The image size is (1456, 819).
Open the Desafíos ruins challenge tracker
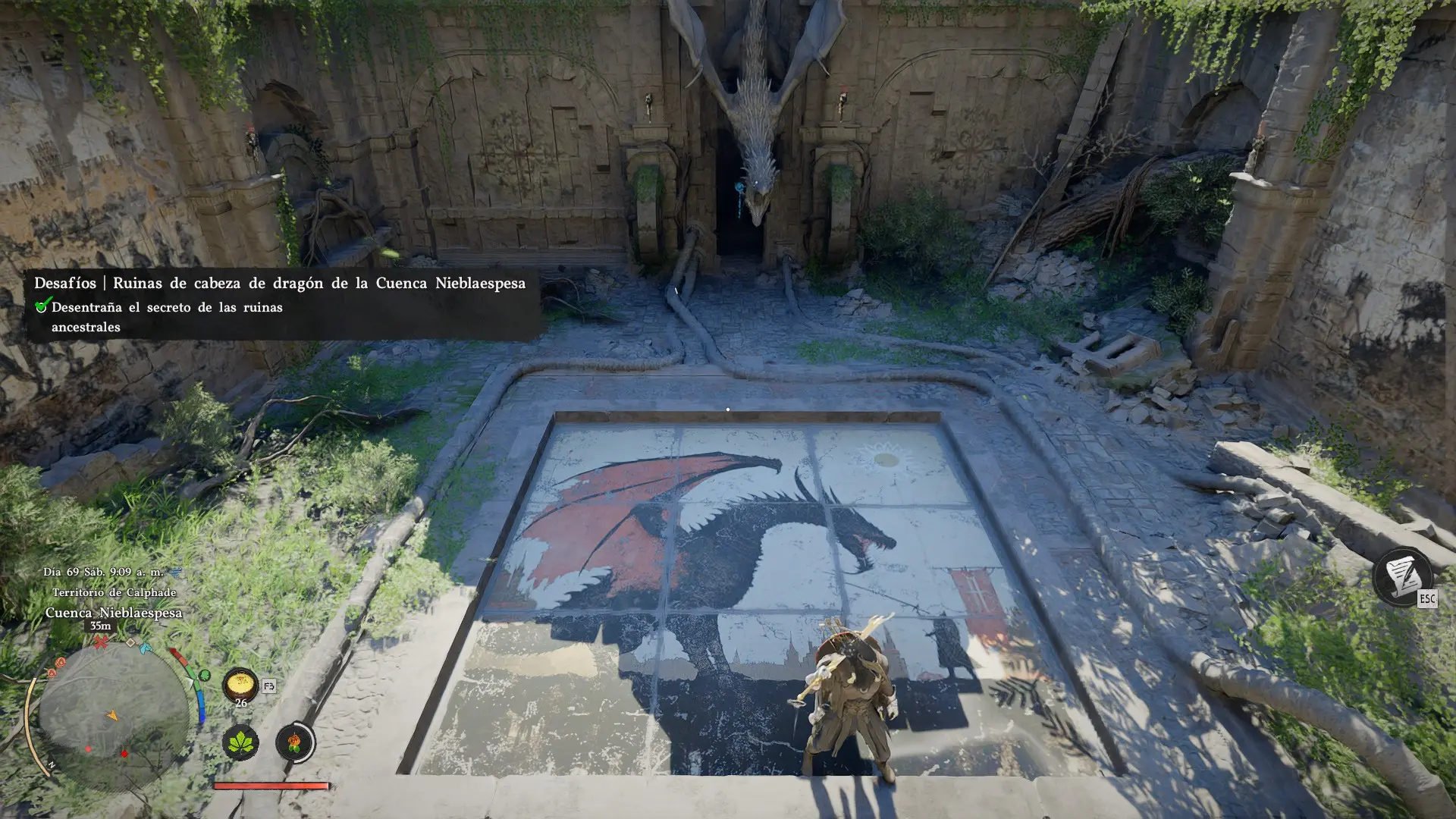[280, 283]
